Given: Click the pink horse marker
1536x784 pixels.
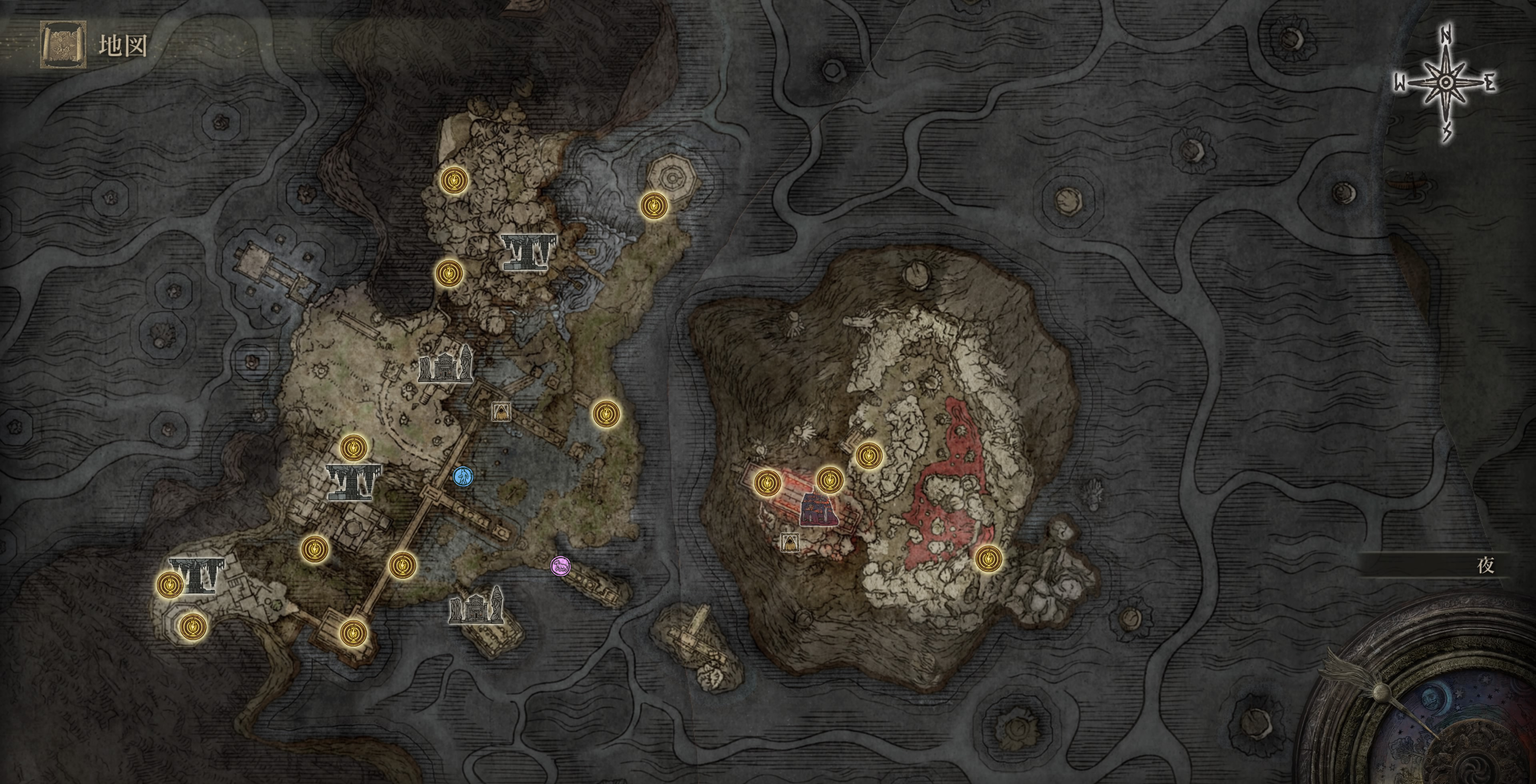Looking at the screenshot, I should pyautogui.click(x=560, y=566).
